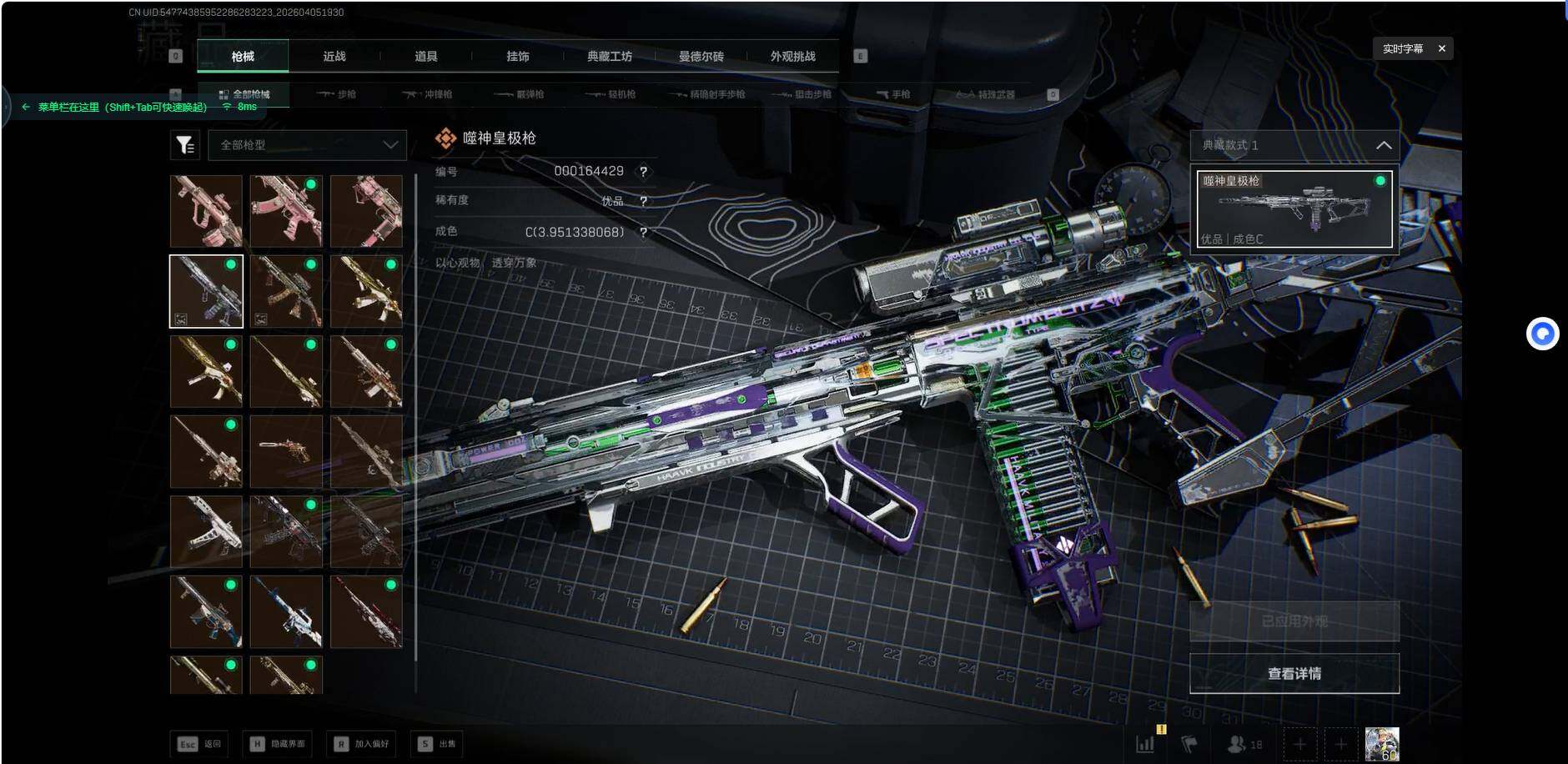The image size is (1568, 764).
Task: Click the 出售 sell button
Action: coord(438,744)
